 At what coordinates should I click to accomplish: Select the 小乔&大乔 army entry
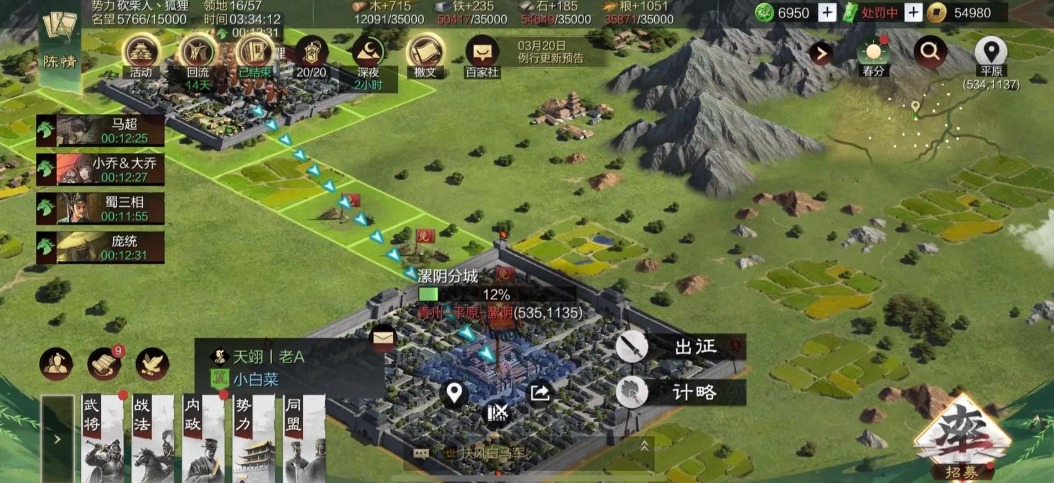[96, 169]
